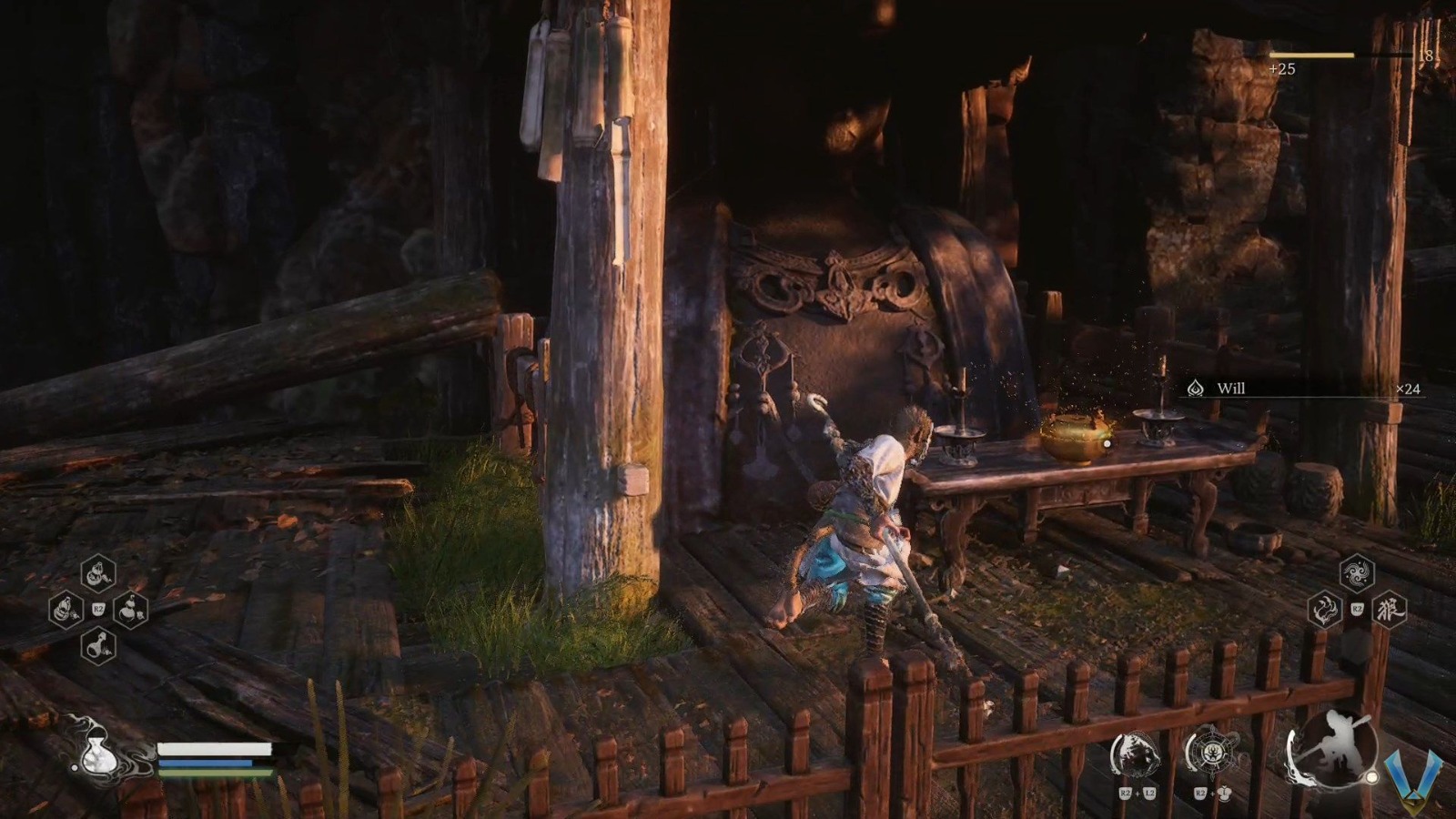Click the yellow experience progress bar

pos(1310,55)
